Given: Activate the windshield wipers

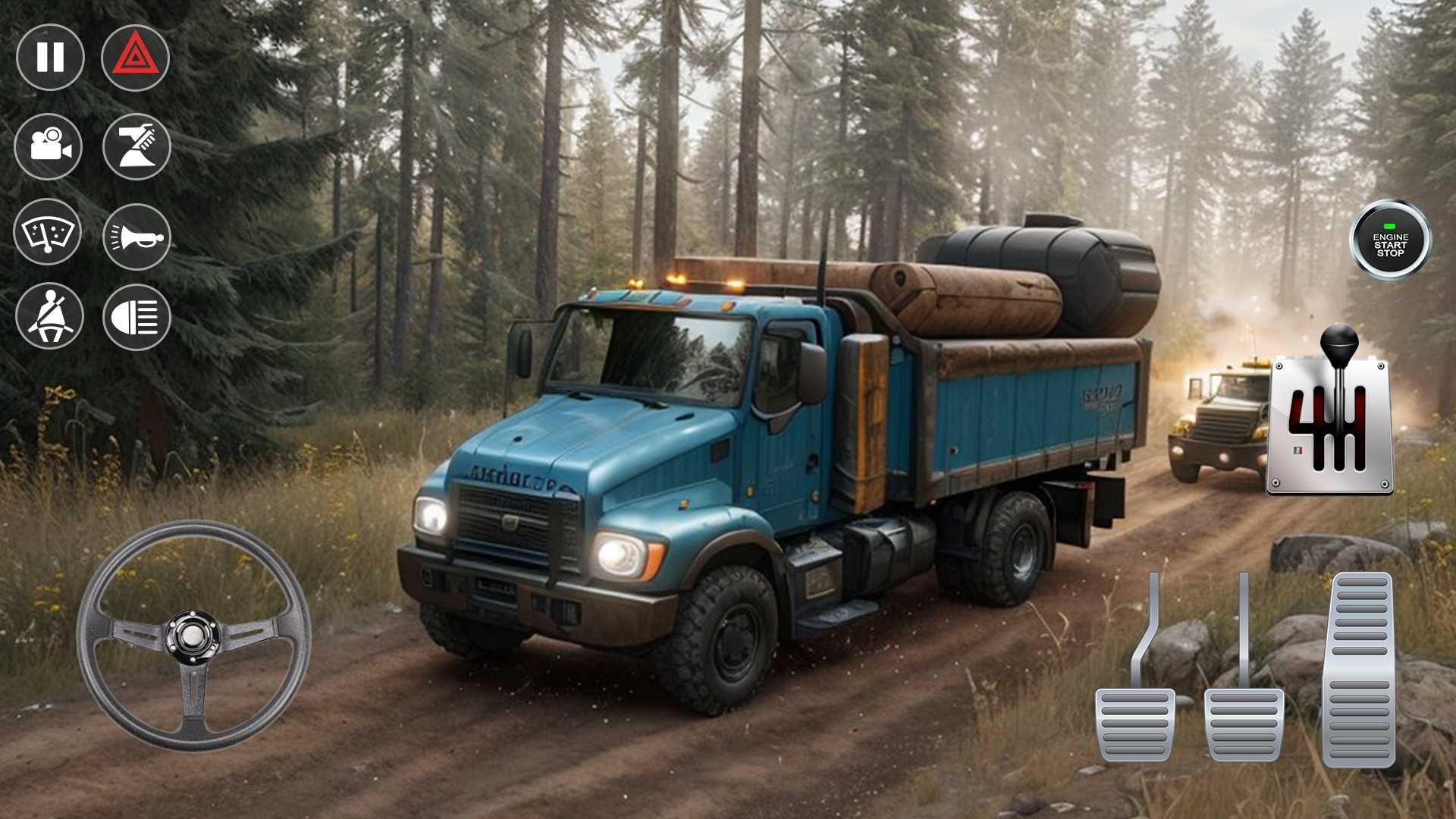Looking at the screenshot, I should coord(48,232).
